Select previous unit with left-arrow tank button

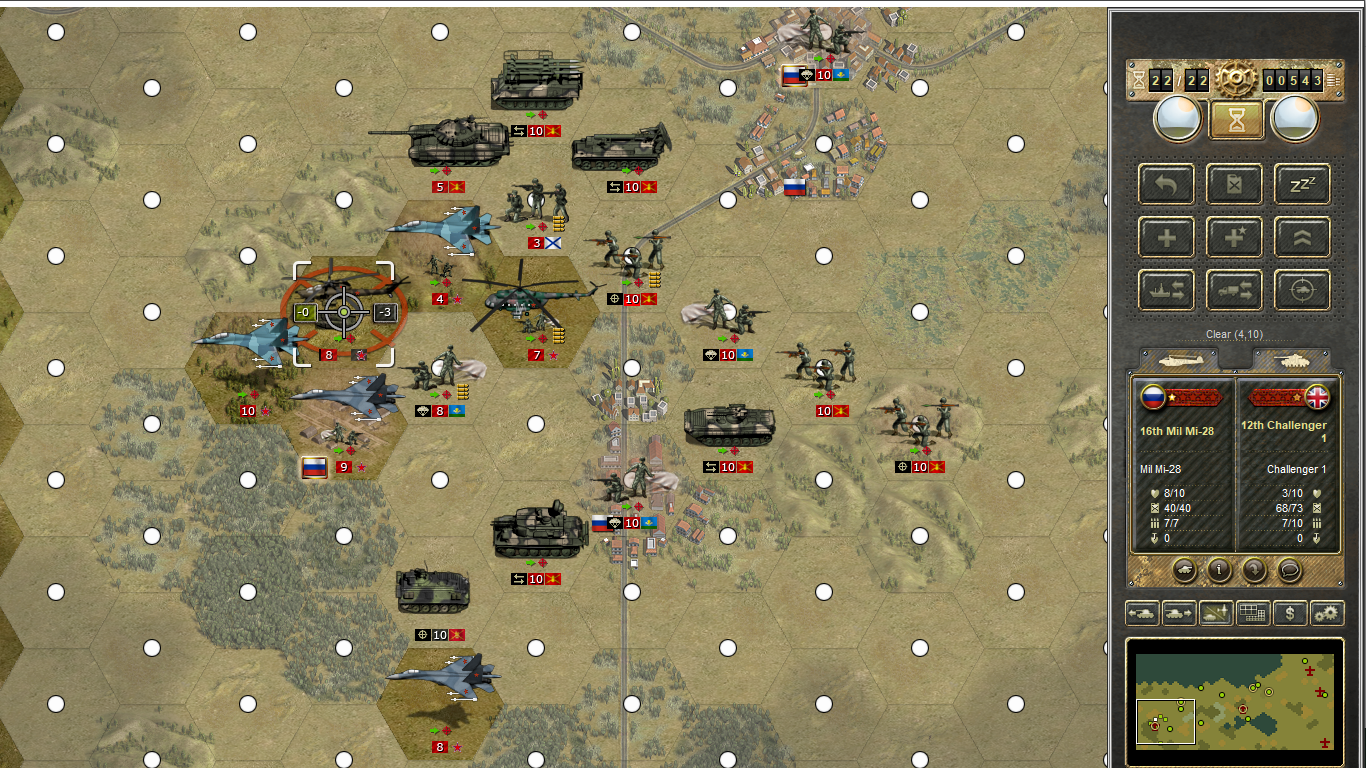coord(1143,613)
